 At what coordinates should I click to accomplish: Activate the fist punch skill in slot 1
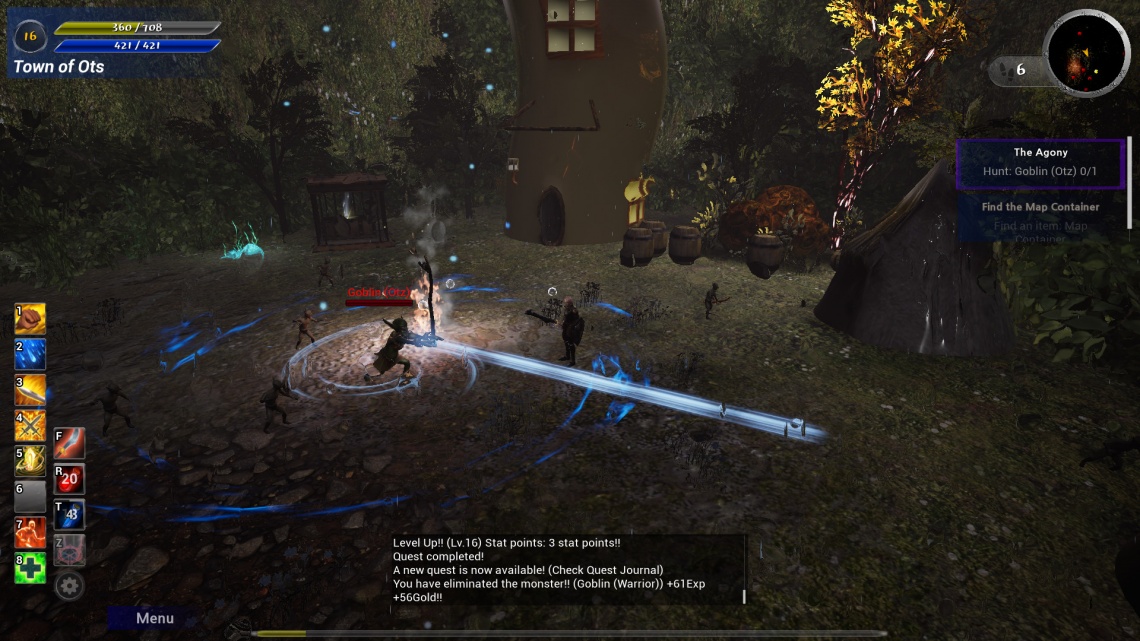pos(30,319)
